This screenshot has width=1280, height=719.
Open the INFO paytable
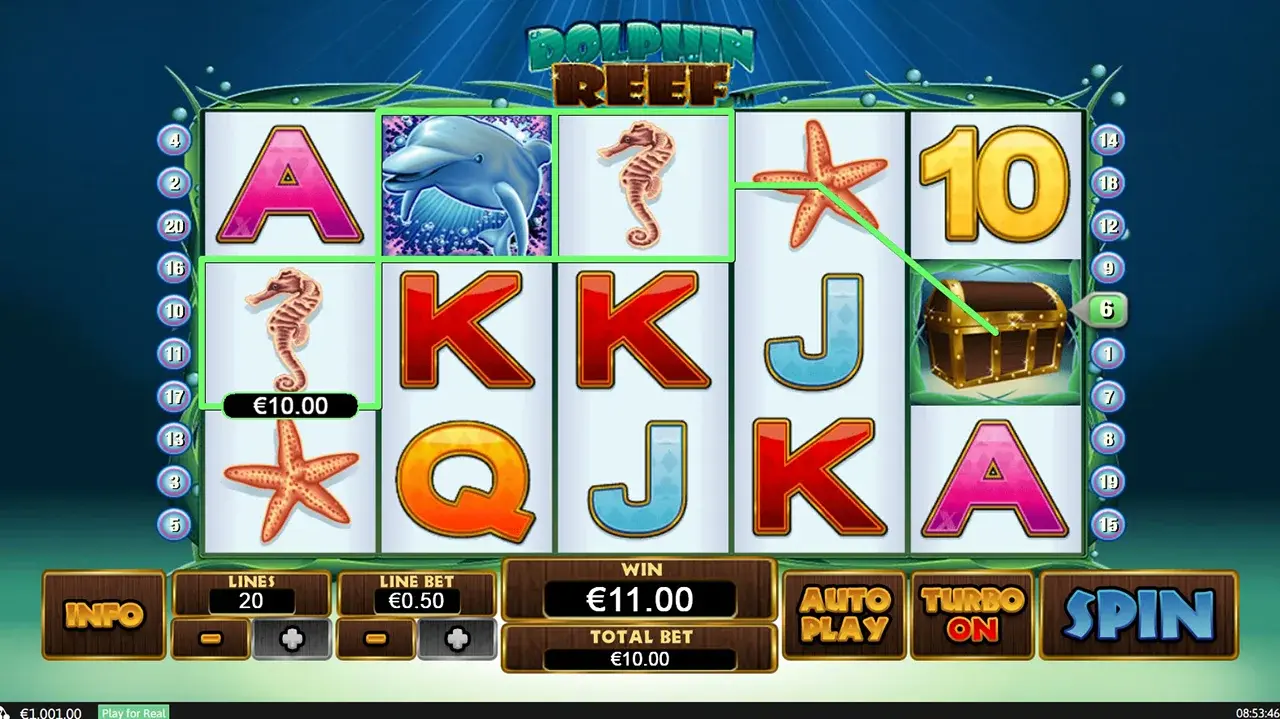pyautogui.click(x=103, y=614)
